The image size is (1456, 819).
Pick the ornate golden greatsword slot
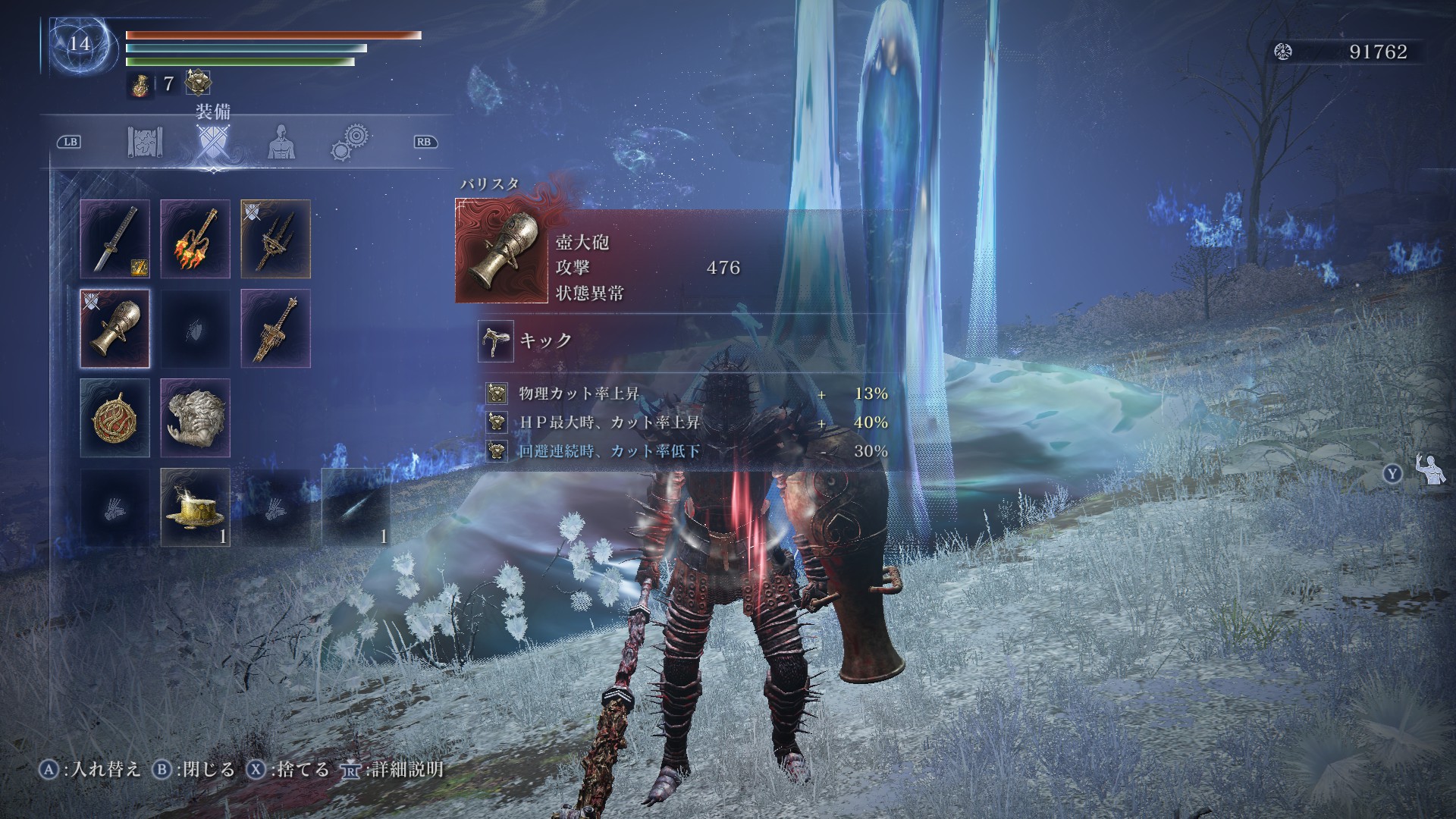(275, 328)
